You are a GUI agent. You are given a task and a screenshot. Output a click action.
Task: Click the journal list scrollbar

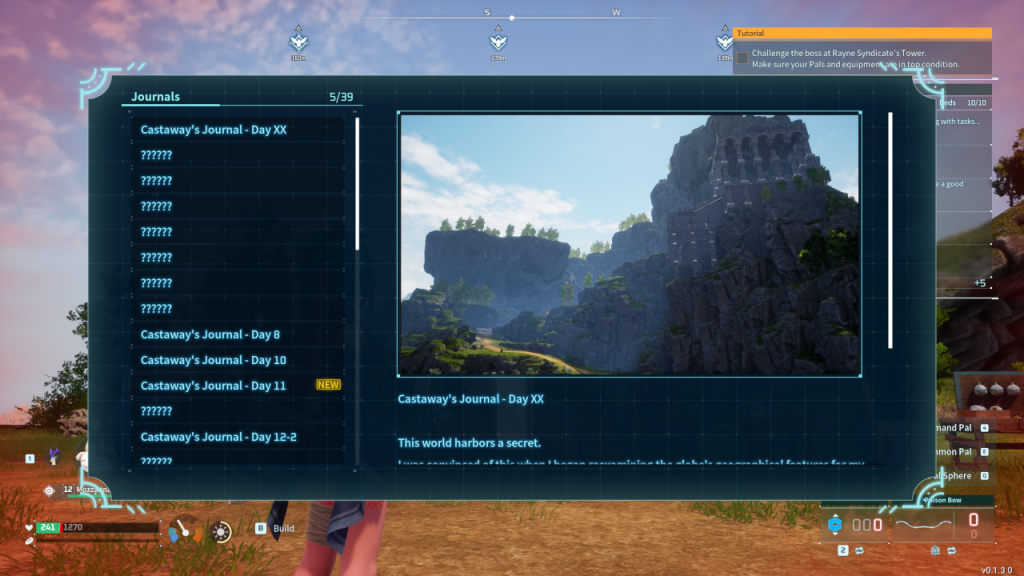[x=358, y=185]
